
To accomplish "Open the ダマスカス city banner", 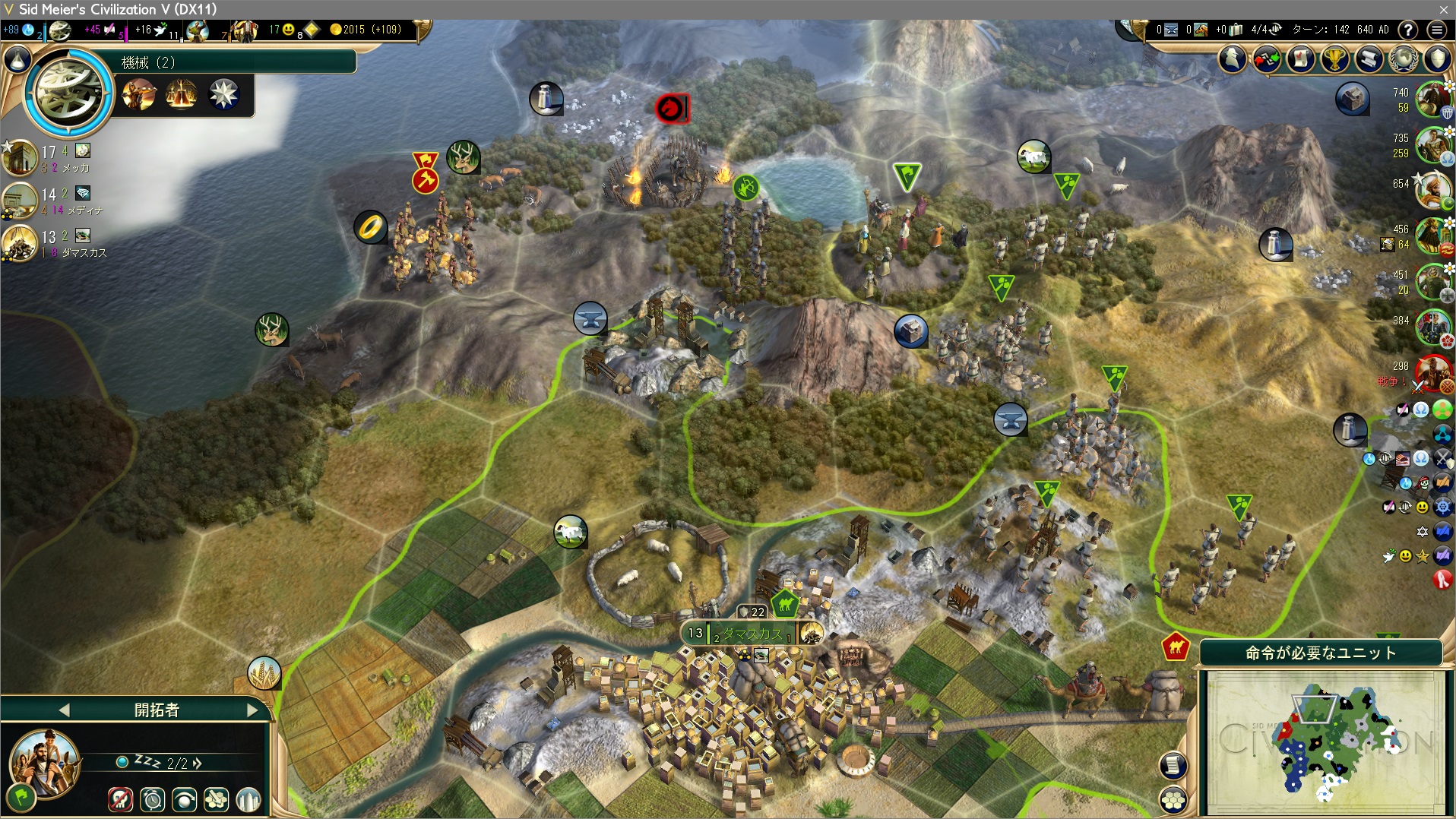I will click(x=751, y=633).
